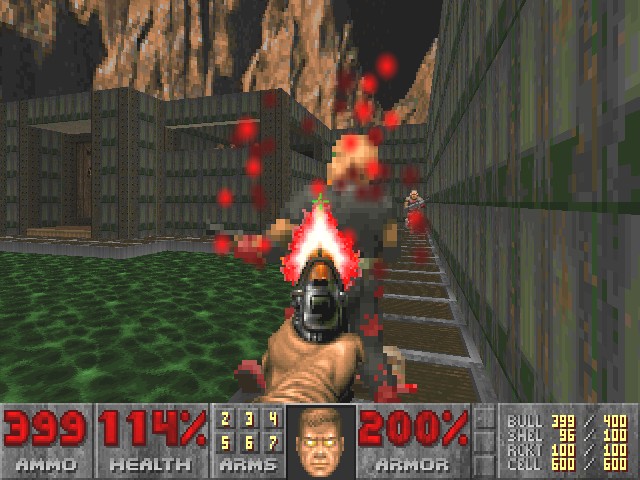Image resolution: width=640 pixels, height=480 pixels.
Task: Click weapon number 7 in ARMS panel
Action: (273, 439)
